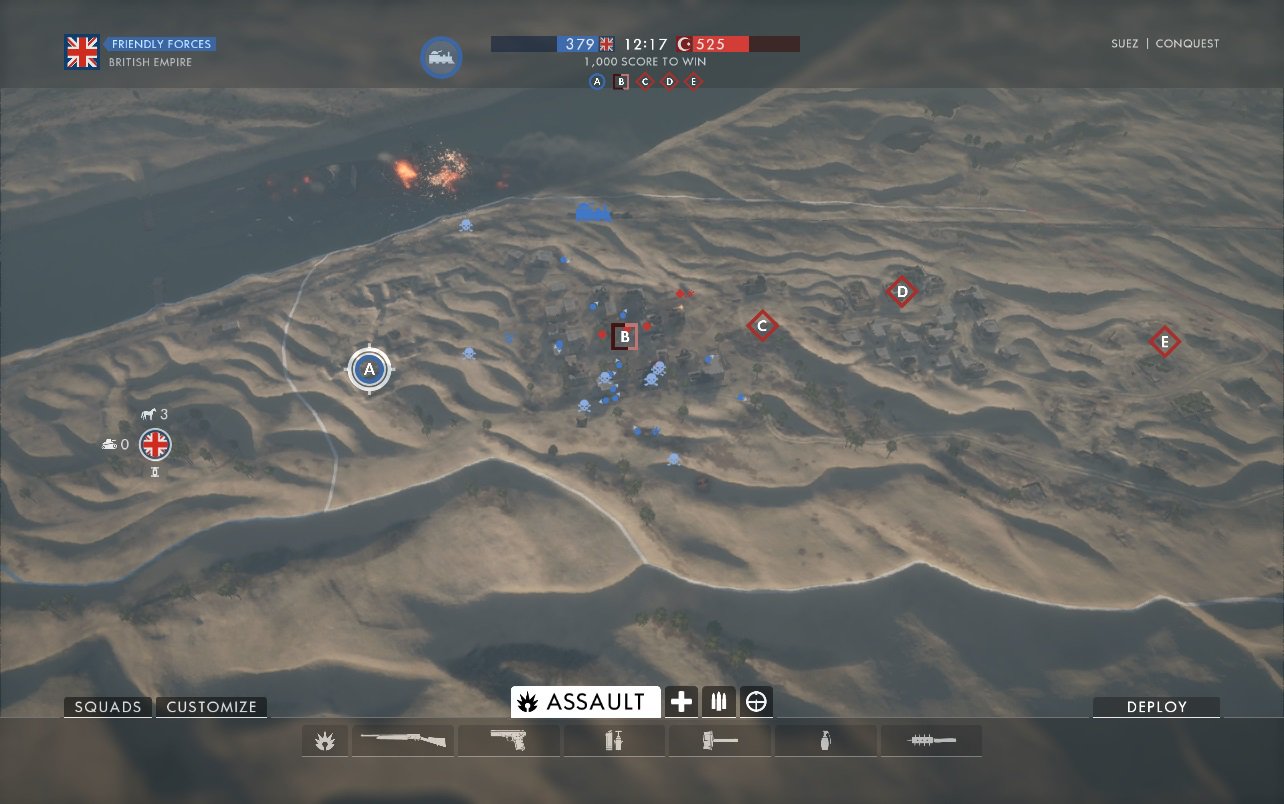Select enemy objective D on map

click(901, 291)
